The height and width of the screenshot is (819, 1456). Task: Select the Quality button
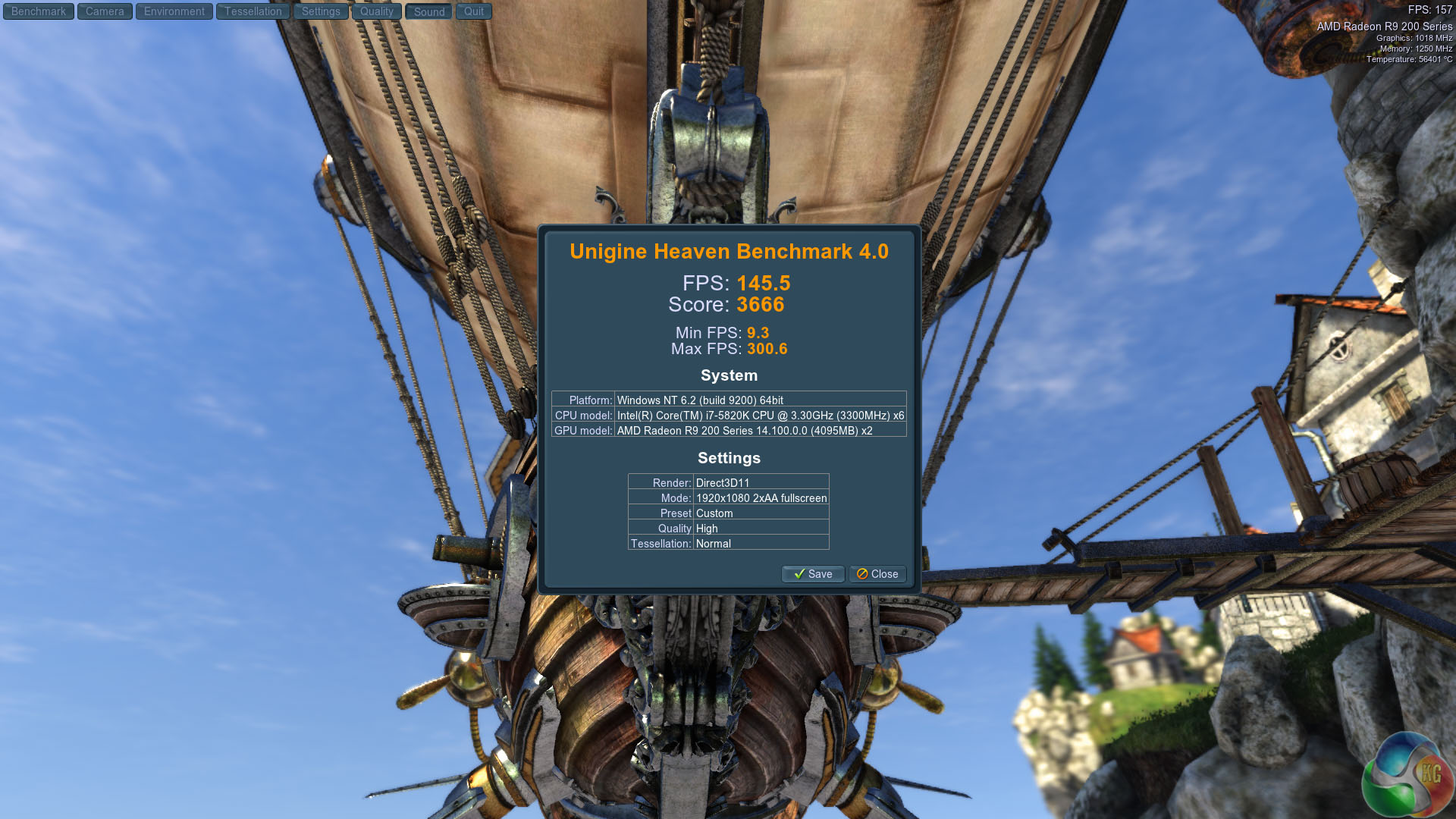(377, 11)
